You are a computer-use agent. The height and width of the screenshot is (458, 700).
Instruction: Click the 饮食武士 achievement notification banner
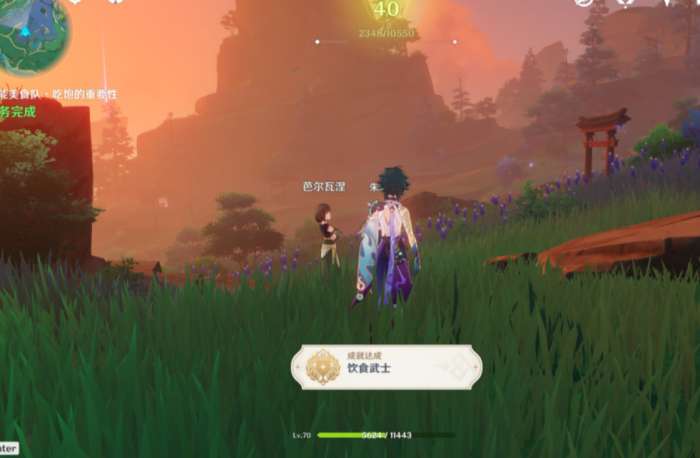(386, 367)
